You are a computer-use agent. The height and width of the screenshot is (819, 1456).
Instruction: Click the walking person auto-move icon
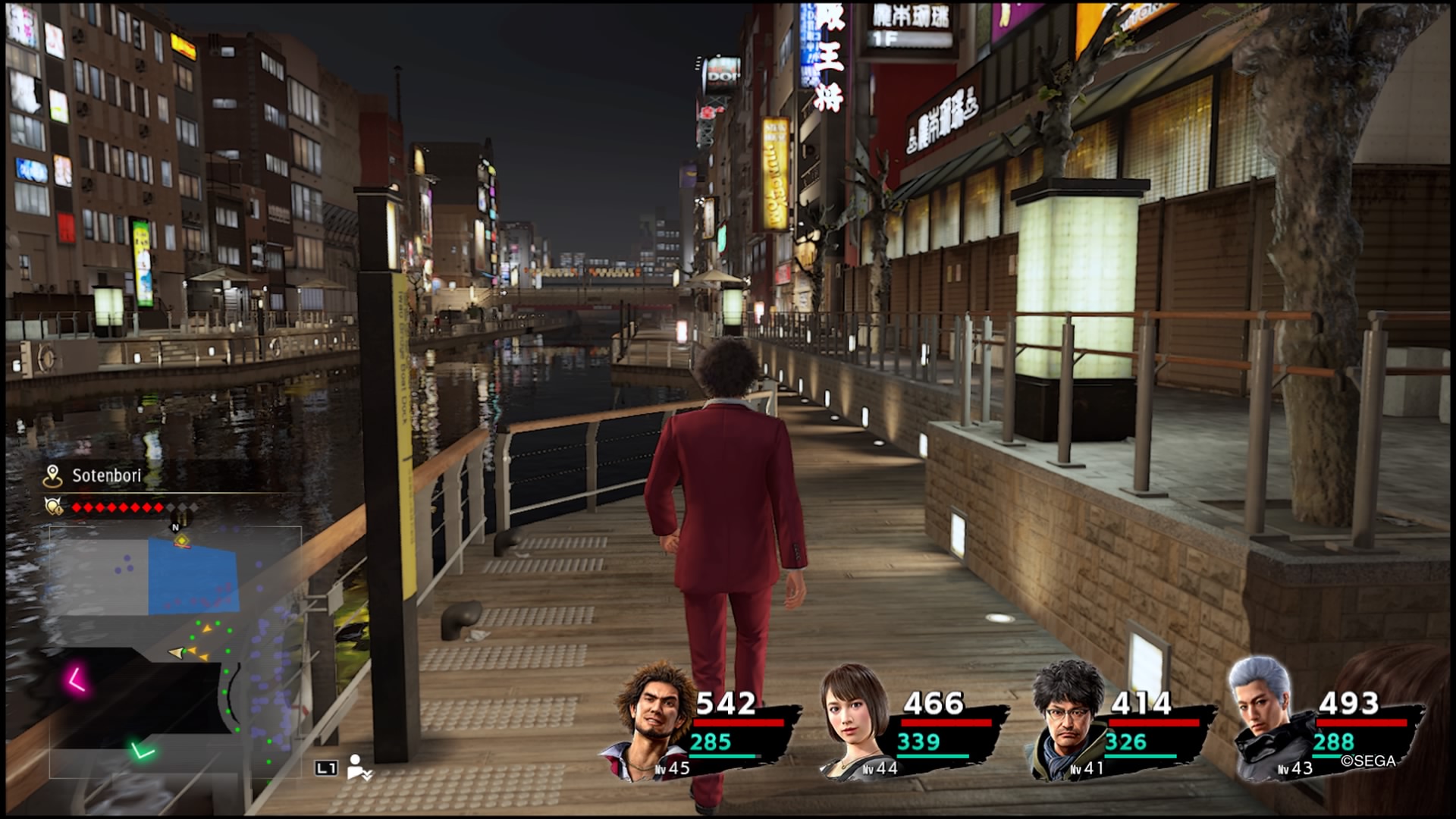point(358,767)
